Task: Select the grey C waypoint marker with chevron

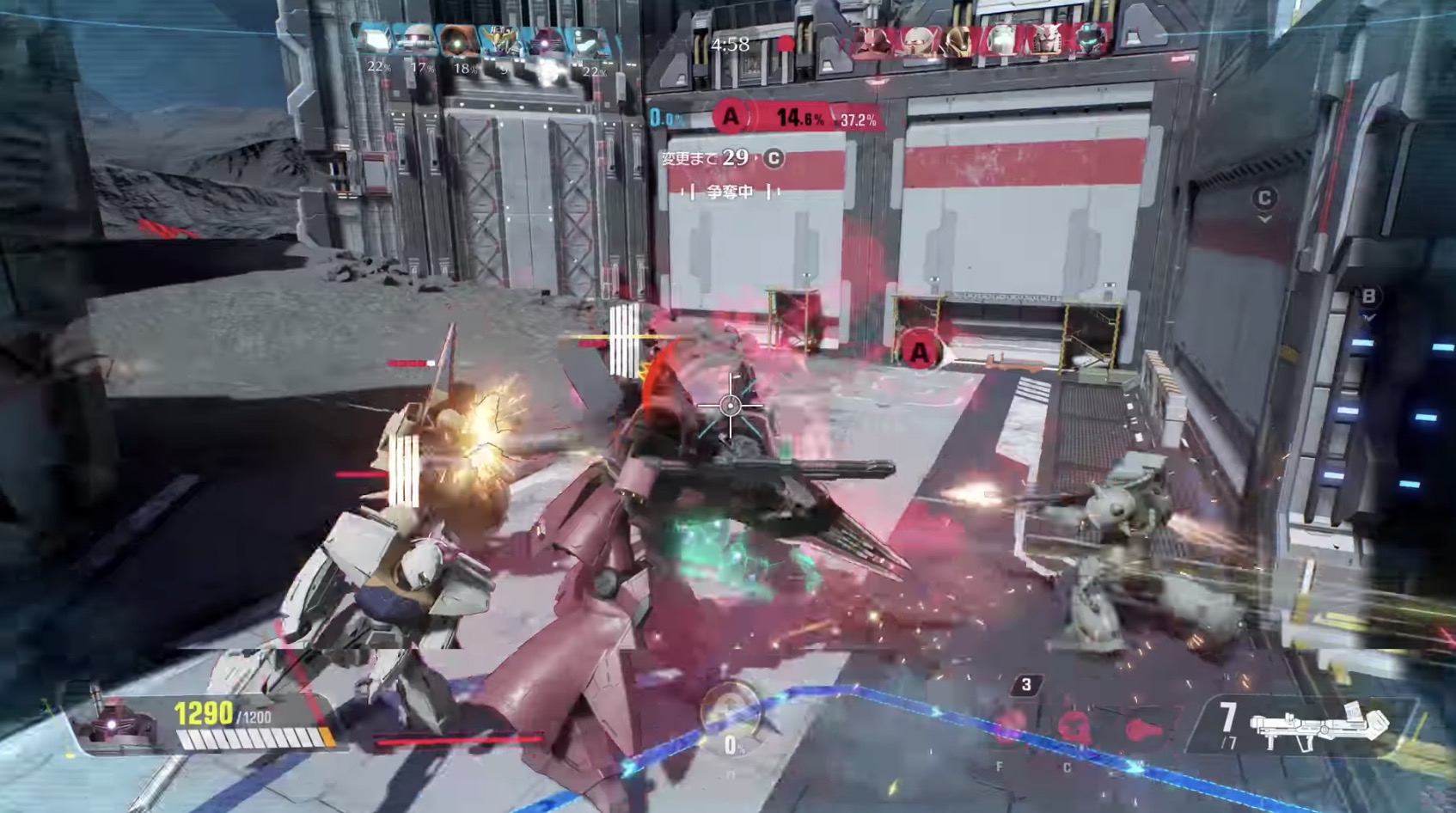Action: pos(1263,199)
